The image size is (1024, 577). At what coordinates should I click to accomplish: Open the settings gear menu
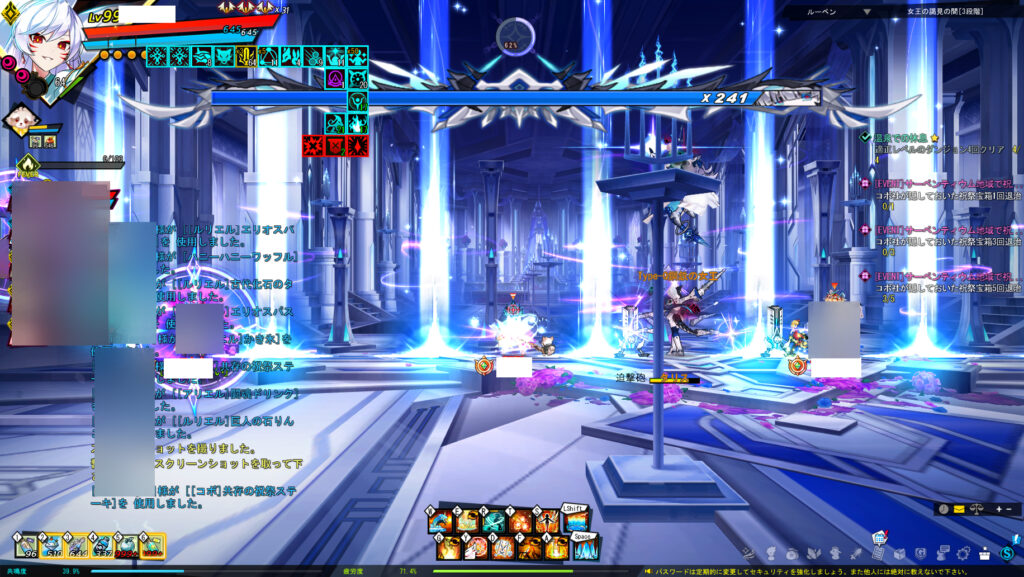[963, 553]
